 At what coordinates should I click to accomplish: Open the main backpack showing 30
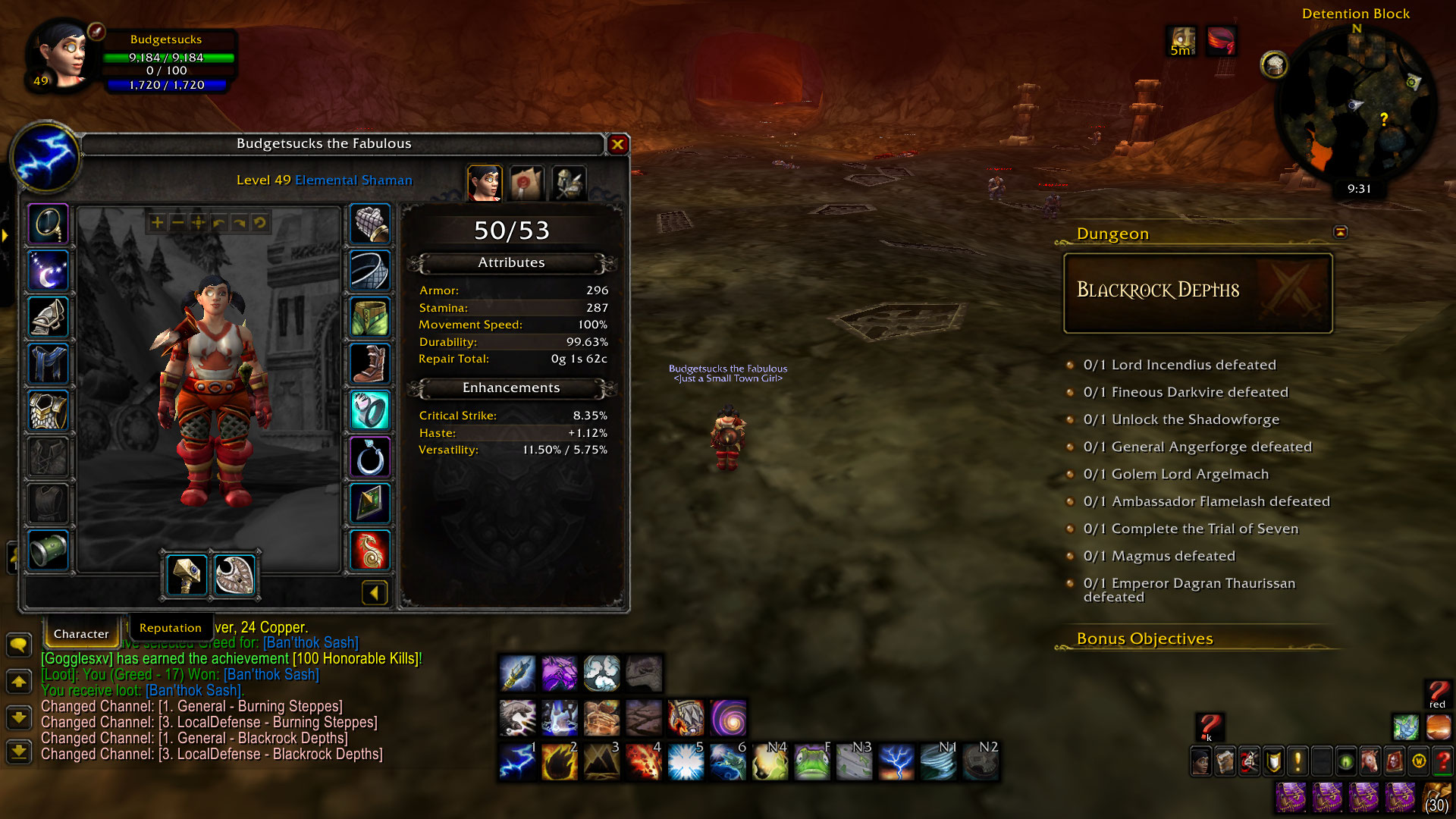click(1436, 798)
